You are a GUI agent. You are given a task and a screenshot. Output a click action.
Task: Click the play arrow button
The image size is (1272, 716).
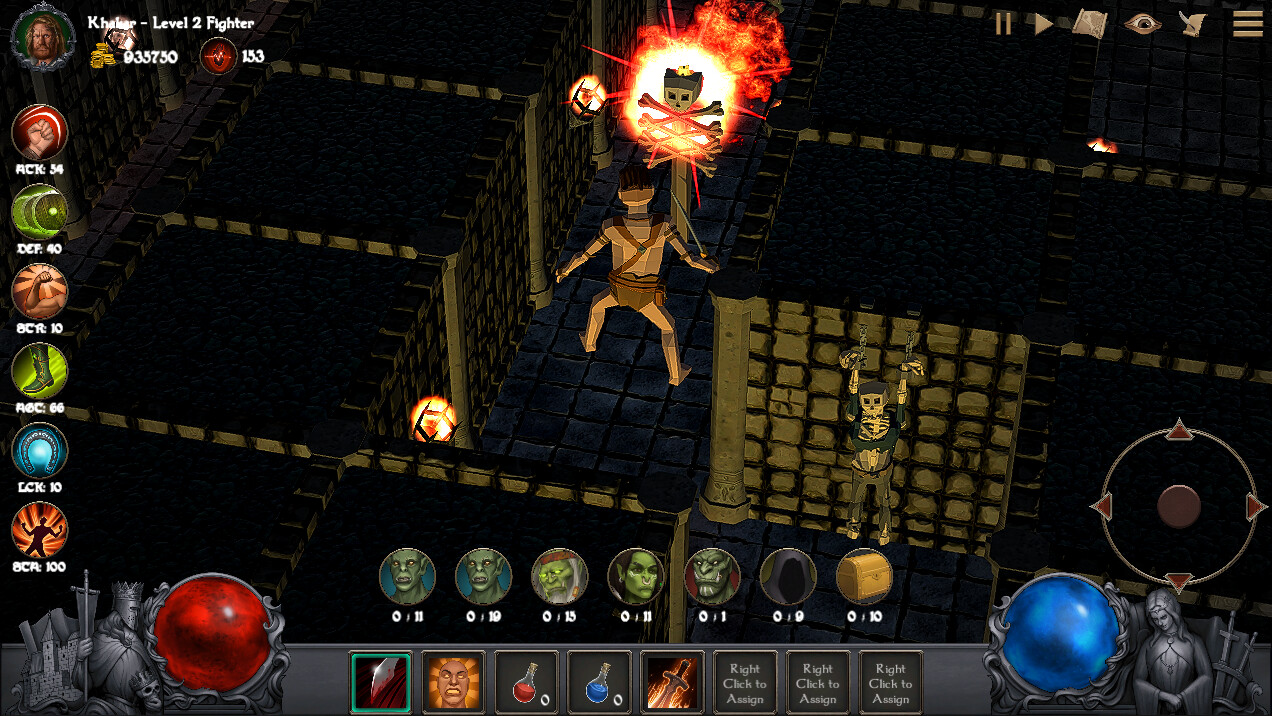pos(1043,24)
